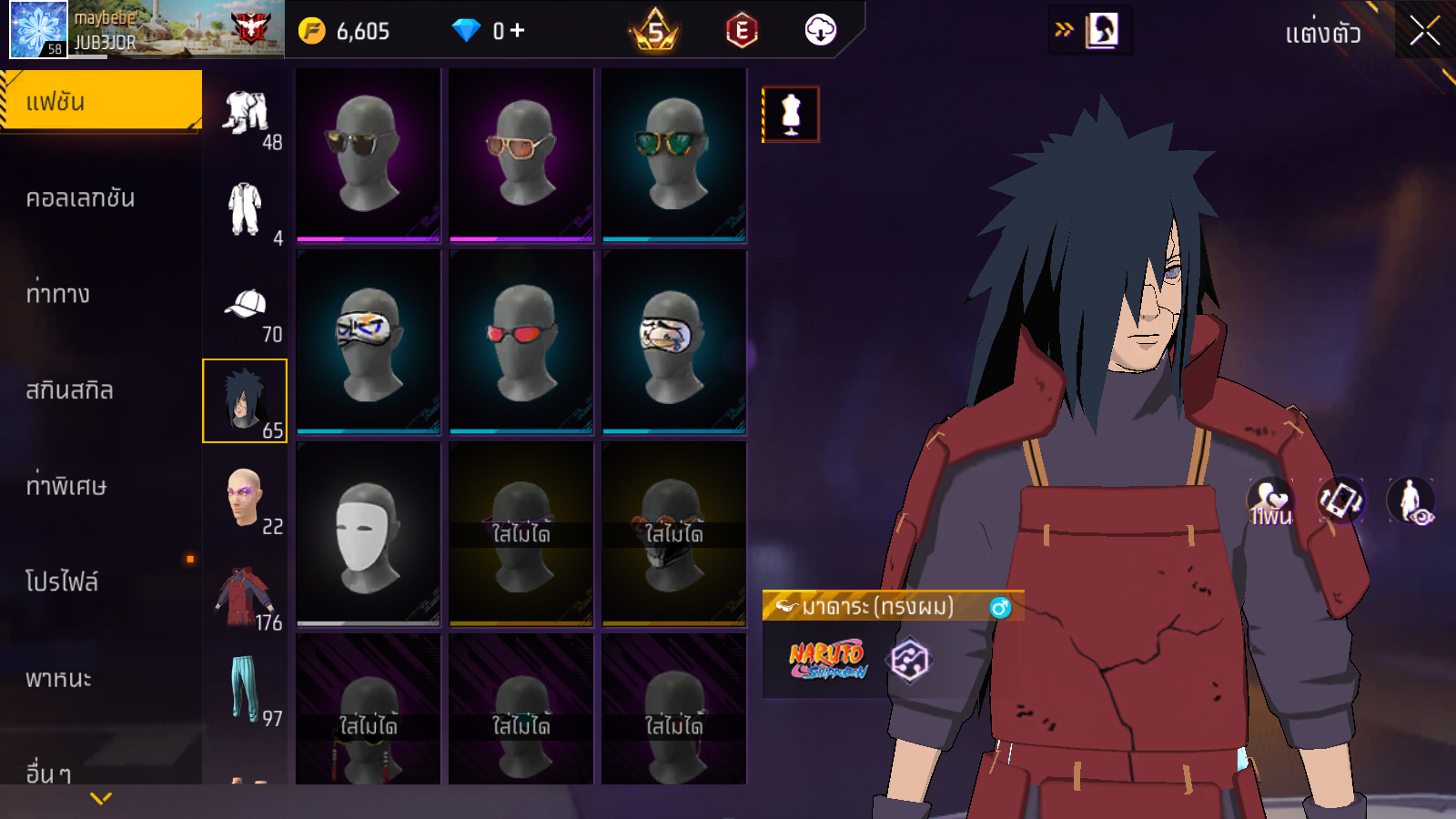Select the แฟชัน (Fashion) tab

coord(101,101)
